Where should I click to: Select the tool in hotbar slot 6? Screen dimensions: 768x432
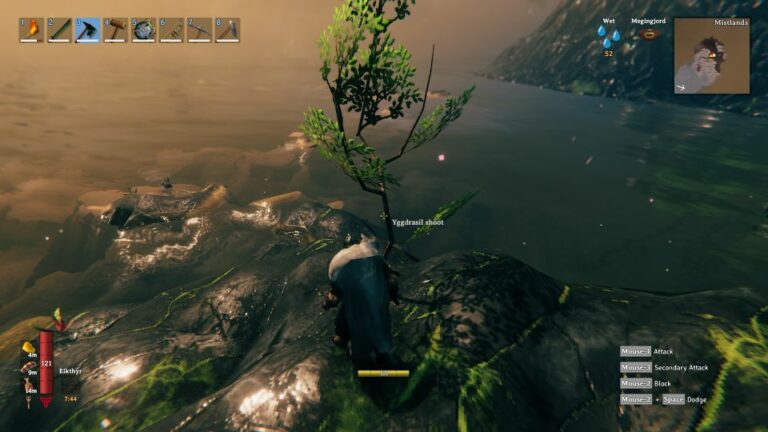171,29
